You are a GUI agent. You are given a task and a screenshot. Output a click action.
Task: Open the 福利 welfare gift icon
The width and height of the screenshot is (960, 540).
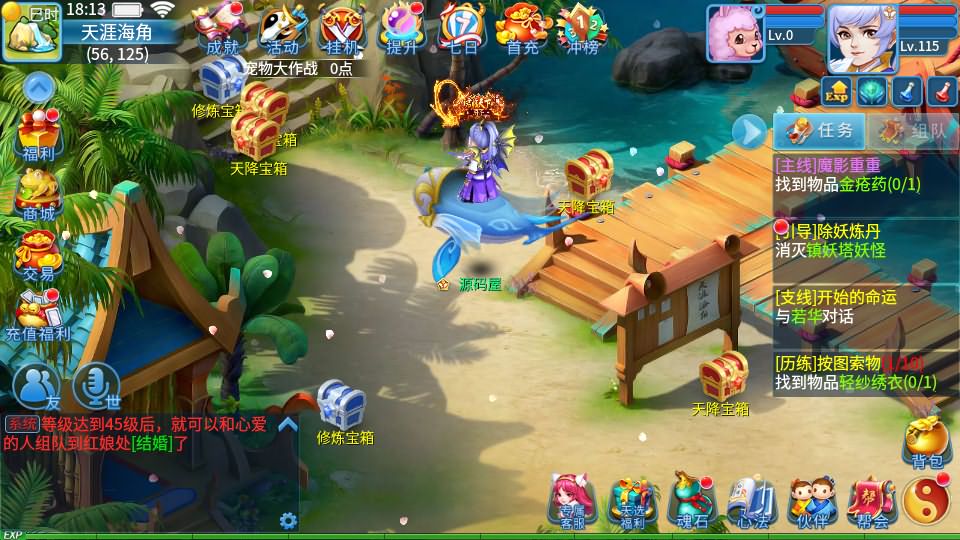(39, 135)
